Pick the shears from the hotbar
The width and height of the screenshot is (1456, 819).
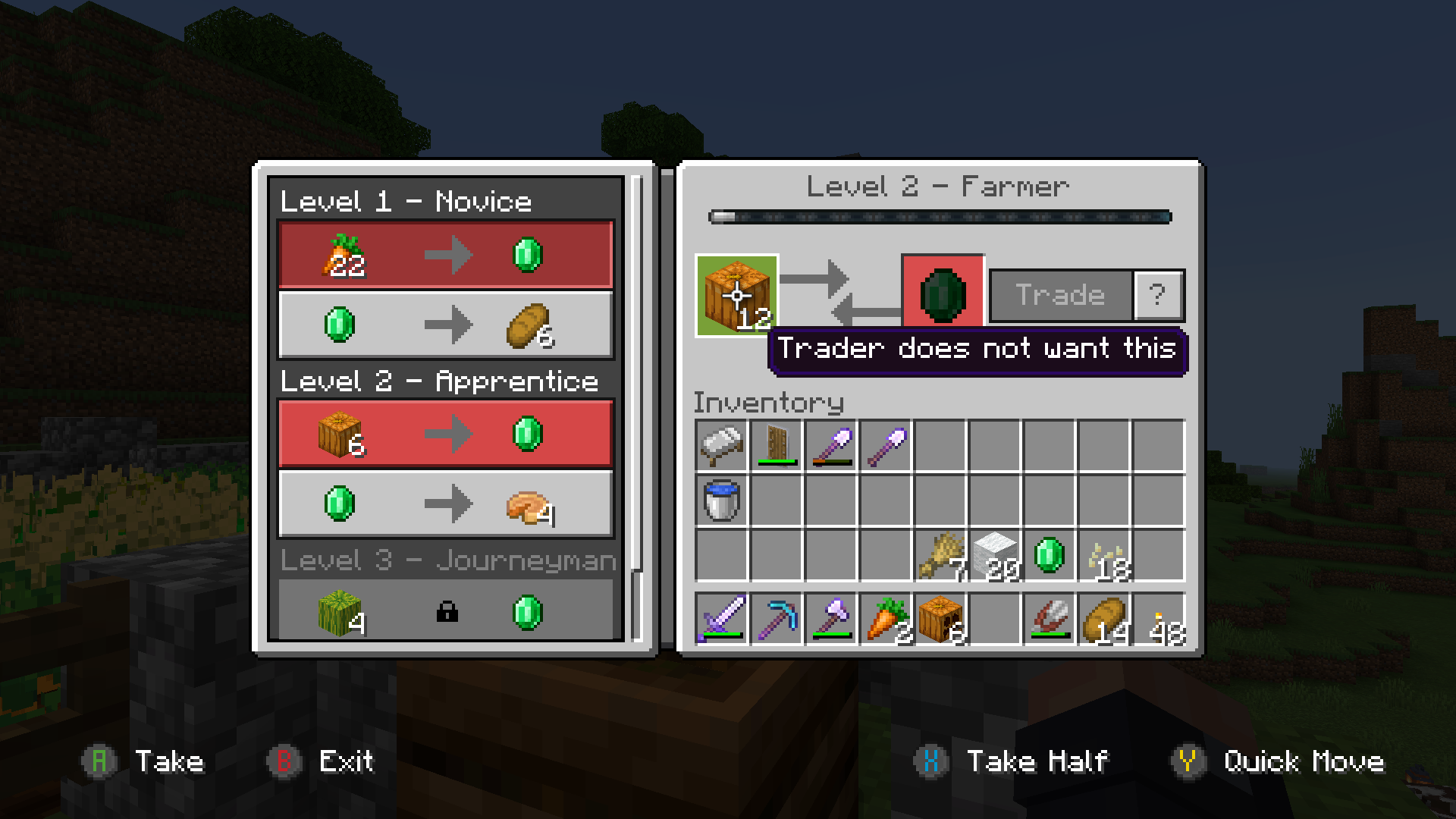[x=1050, y=619]
